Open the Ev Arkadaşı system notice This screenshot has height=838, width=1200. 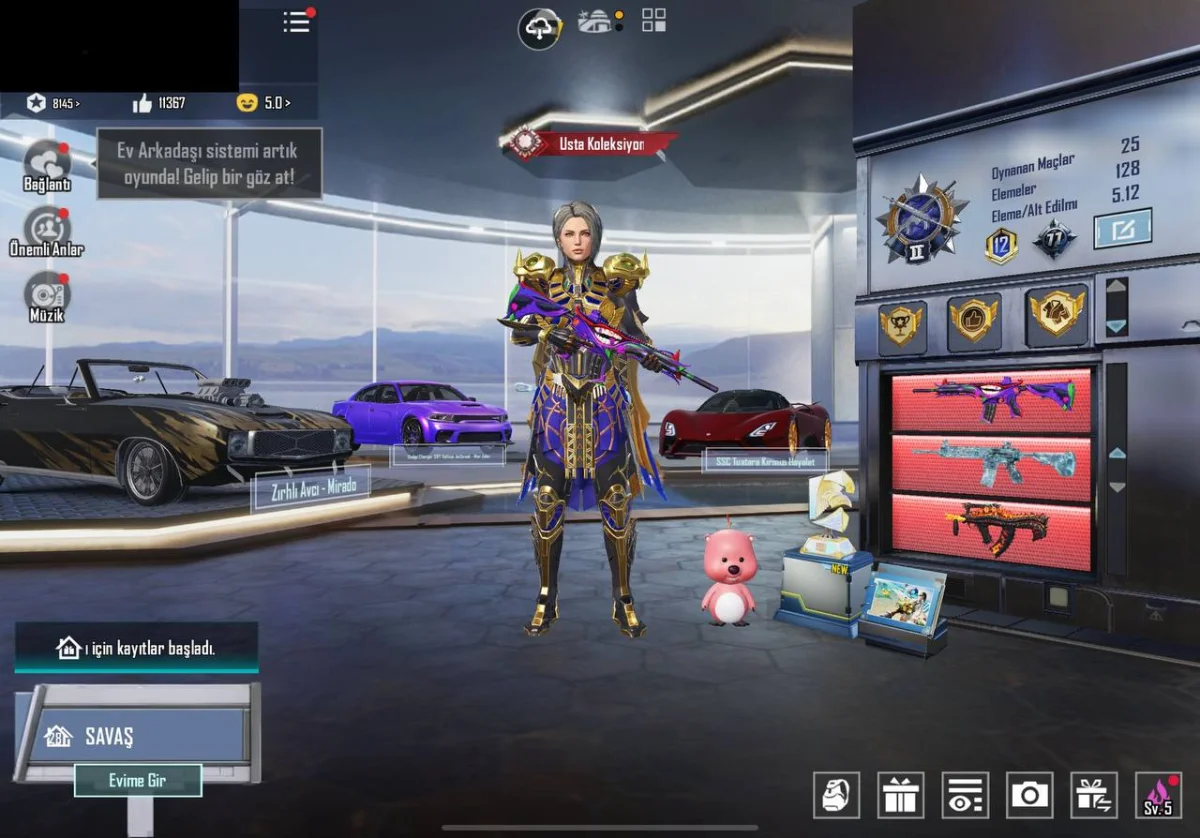tap(209, 163)
